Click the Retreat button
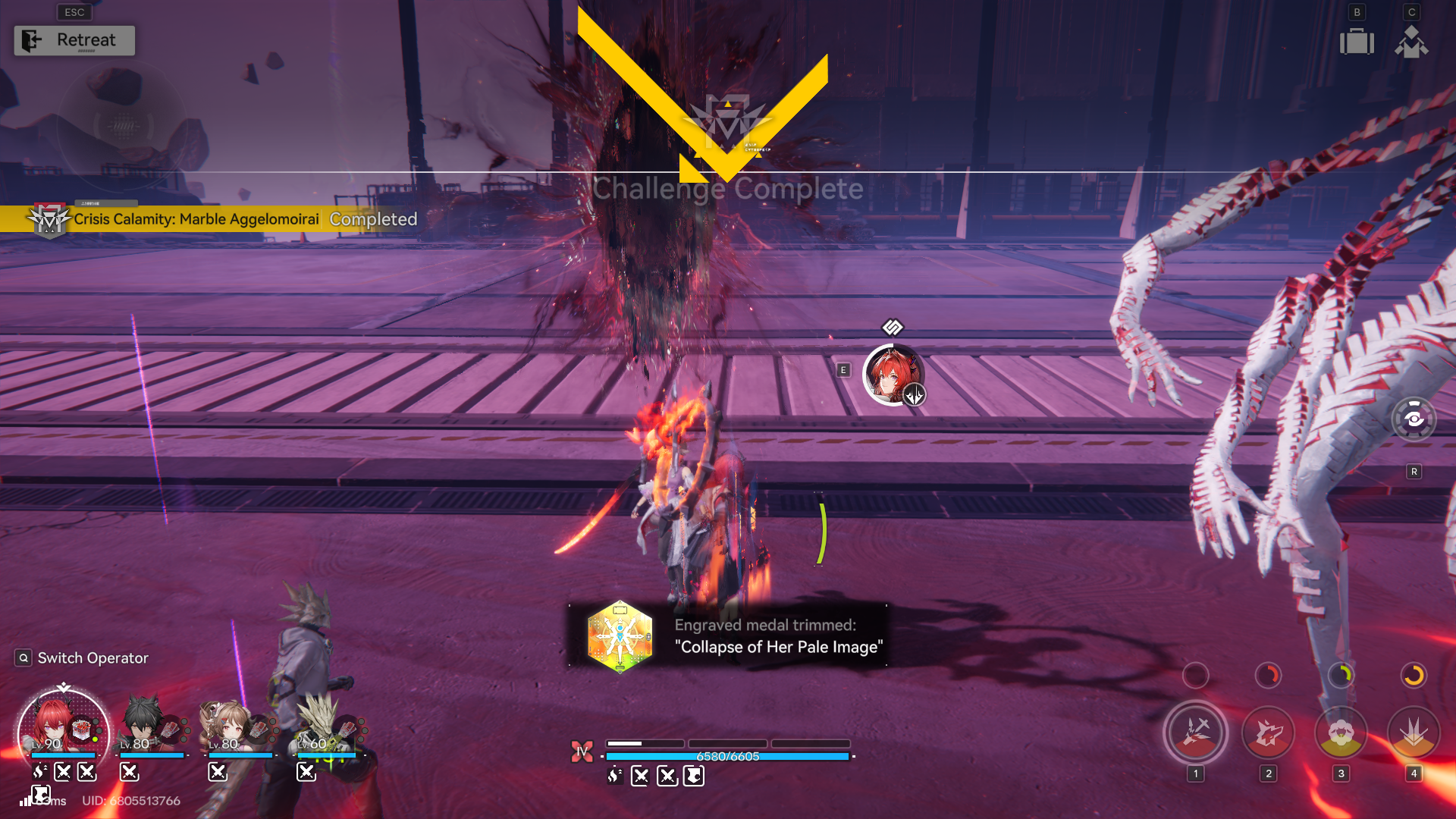Viewport: 1456px width, 819px height. (74, 40)
